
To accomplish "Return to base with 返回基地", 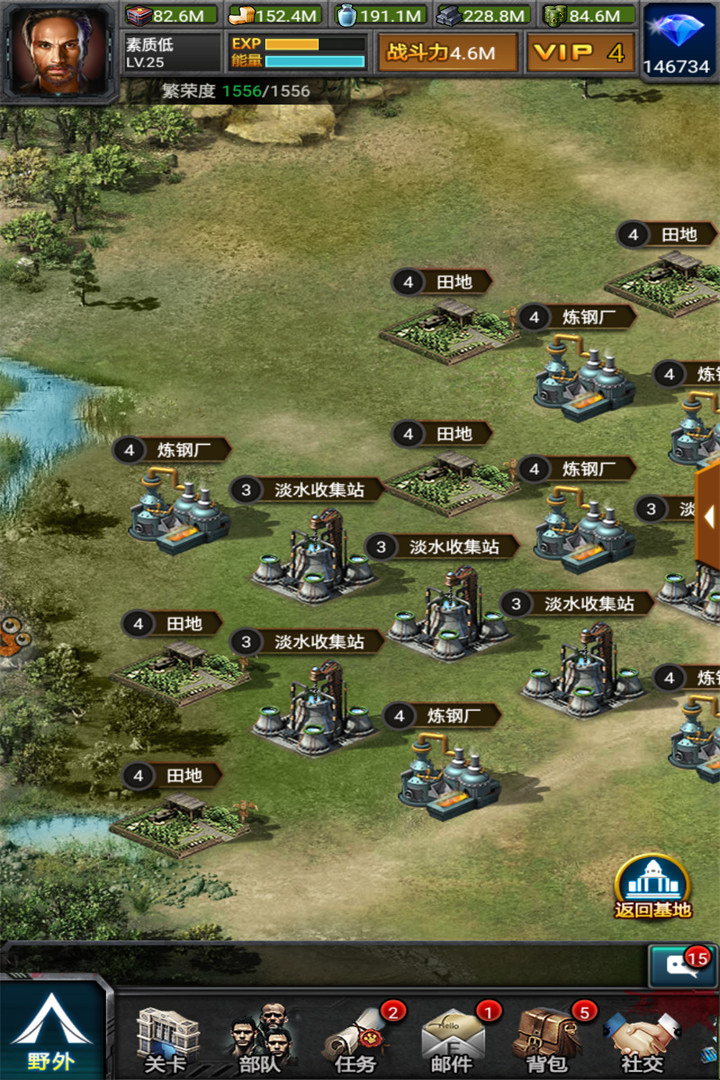I will click(653, 886).
